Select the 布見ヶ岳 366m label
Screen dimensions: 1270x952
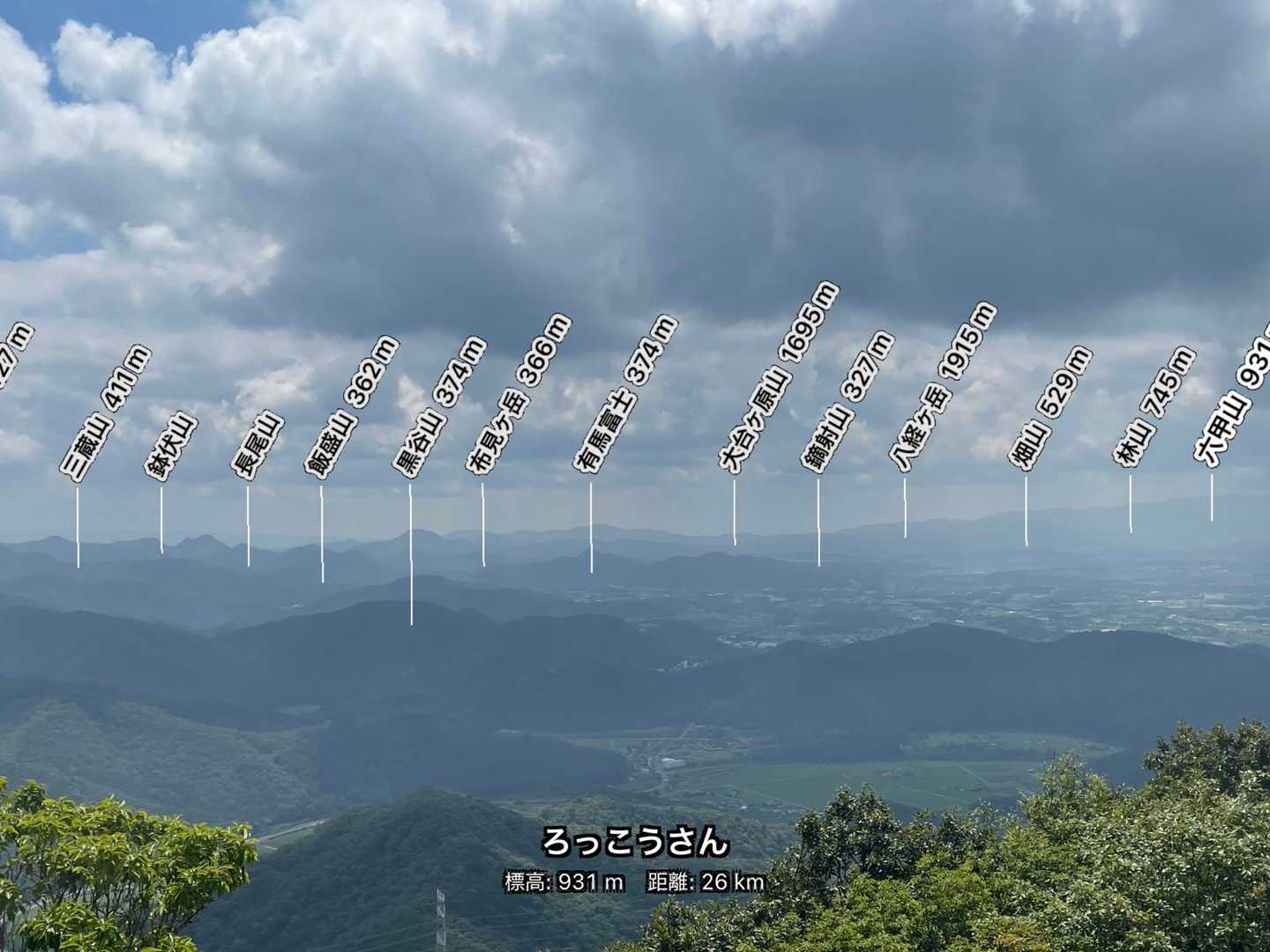pyautogui.click(x=518, y=396)
